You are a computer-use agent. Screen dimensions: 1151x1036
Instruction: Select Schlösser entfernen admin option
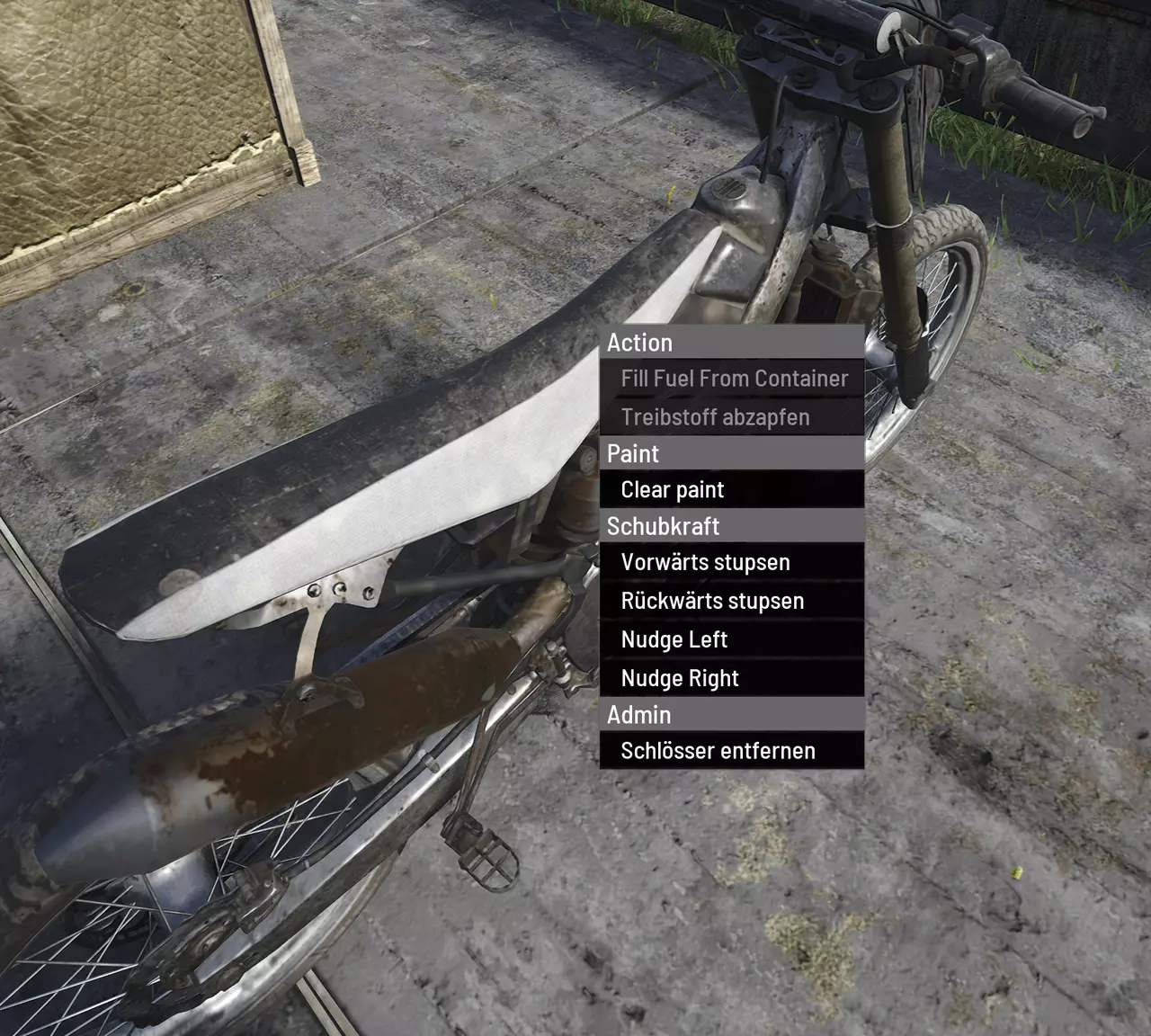(718, 751)
